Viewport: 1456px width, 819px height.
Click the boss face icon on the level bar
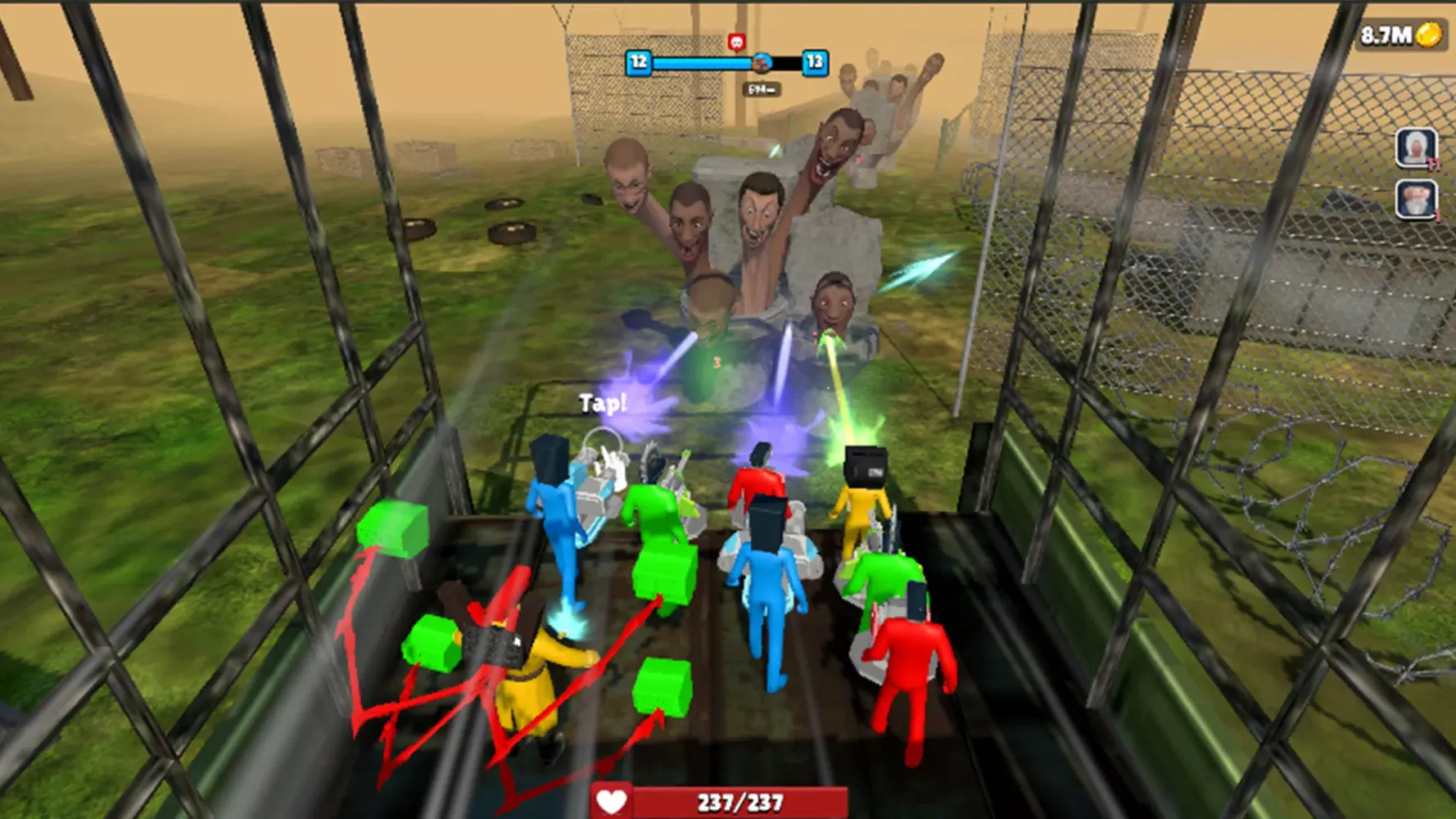[762, 63]
